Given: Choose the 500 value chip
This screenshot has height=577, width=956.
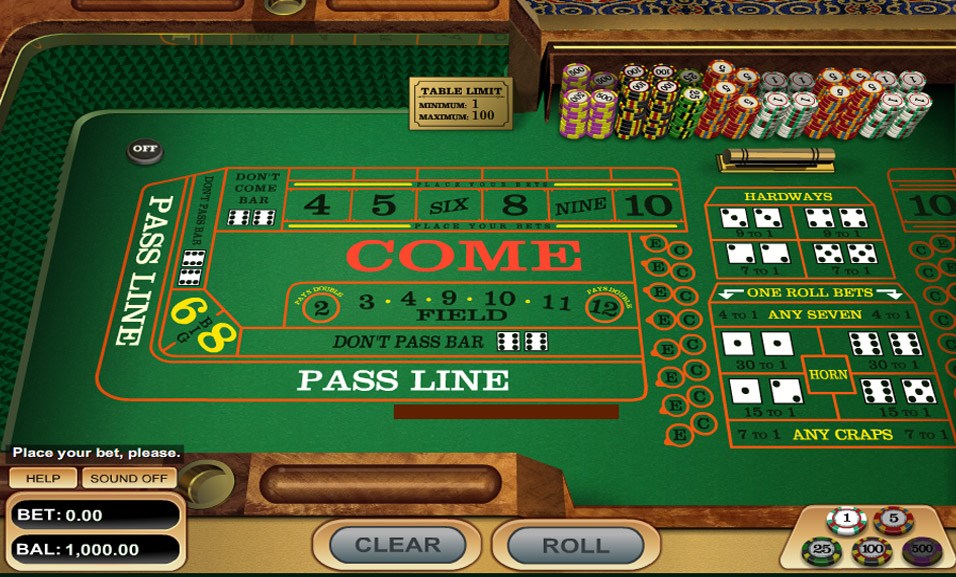Looking at the screenshot, I should [x=921, y=550].
